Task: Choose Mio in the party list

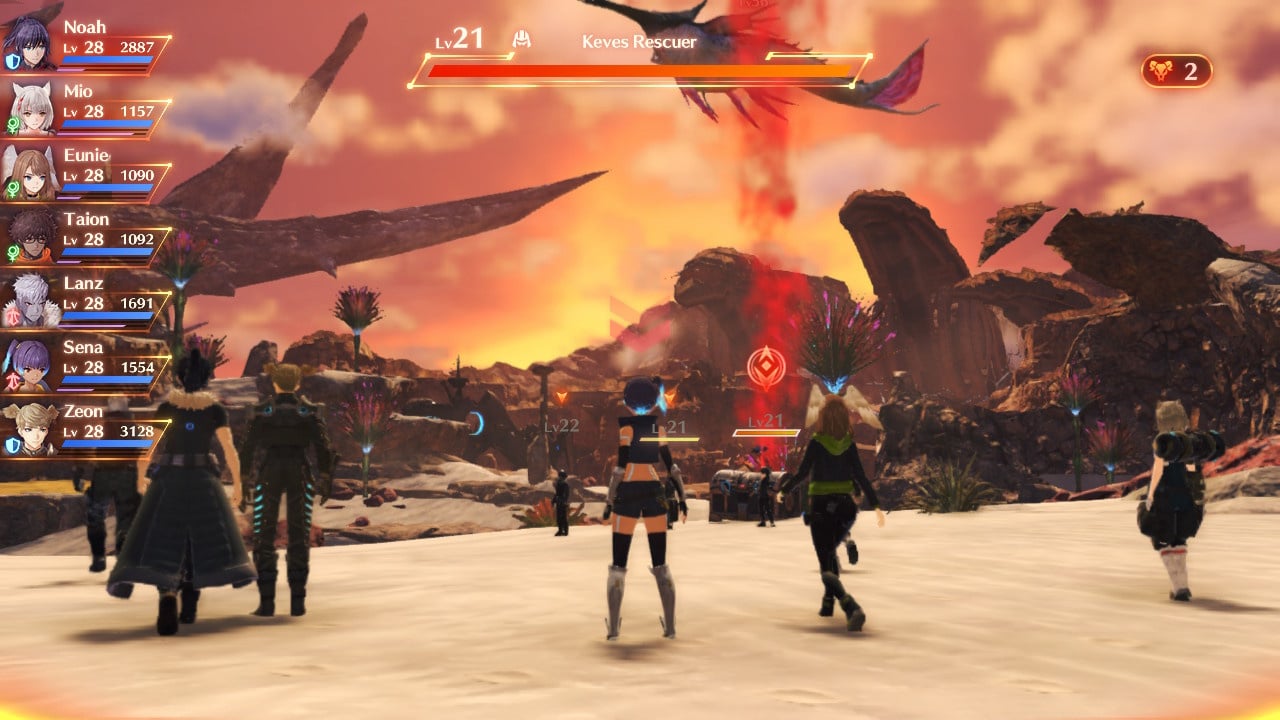Action: point(85,109)
